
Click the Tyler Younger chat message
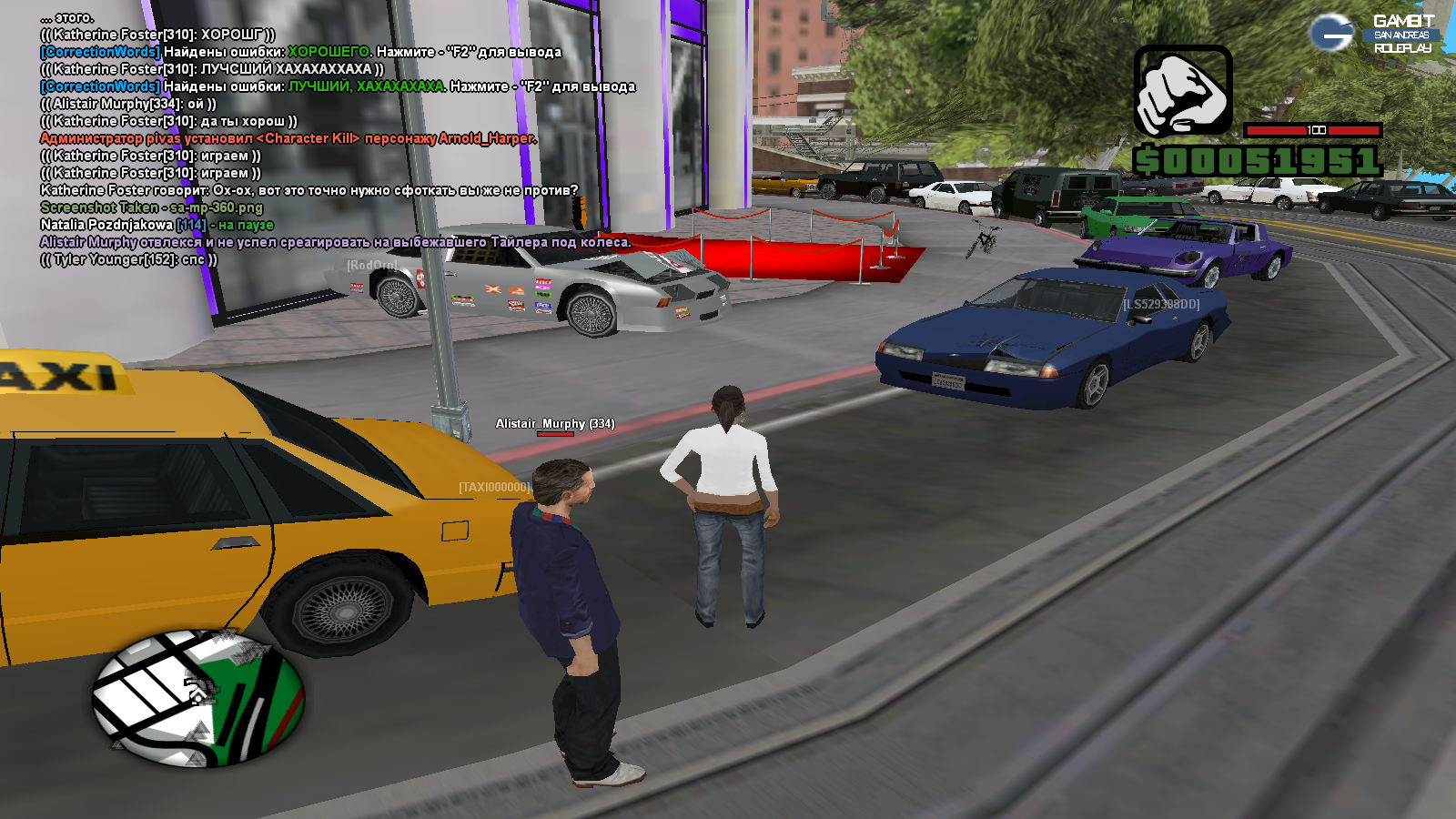tap(129, 259)
